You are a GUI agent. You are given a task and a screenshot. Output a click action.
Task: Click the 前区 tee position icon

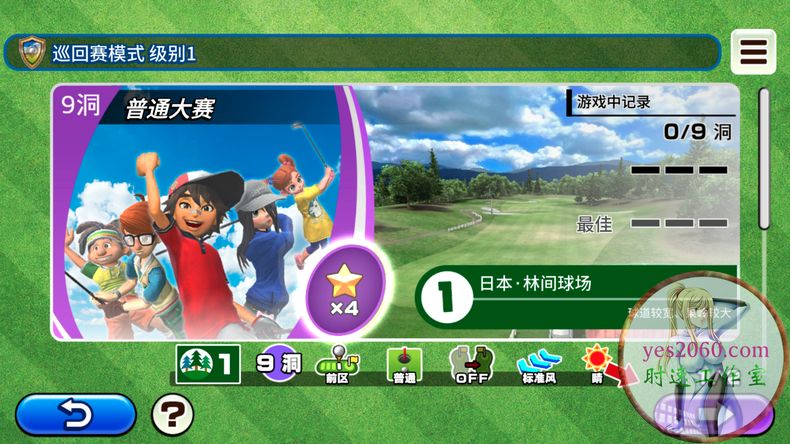(337, 365)
